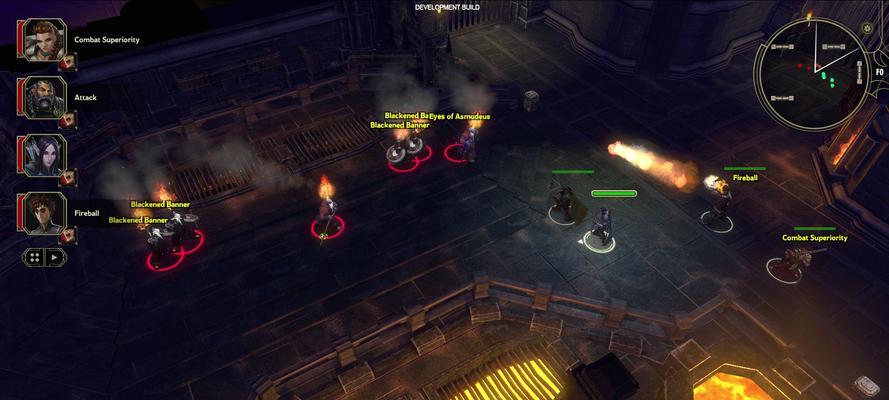
Task: Click the play arrow button under portraits
Action: click(55, 257)
